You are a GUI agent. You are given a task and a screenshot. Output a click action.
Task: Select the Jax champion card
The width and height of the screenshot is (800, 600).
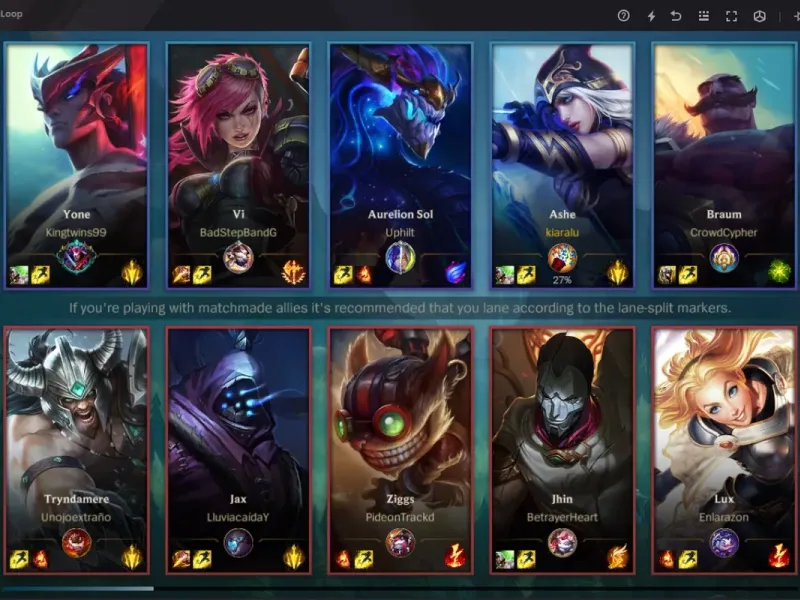pos(238,440)
